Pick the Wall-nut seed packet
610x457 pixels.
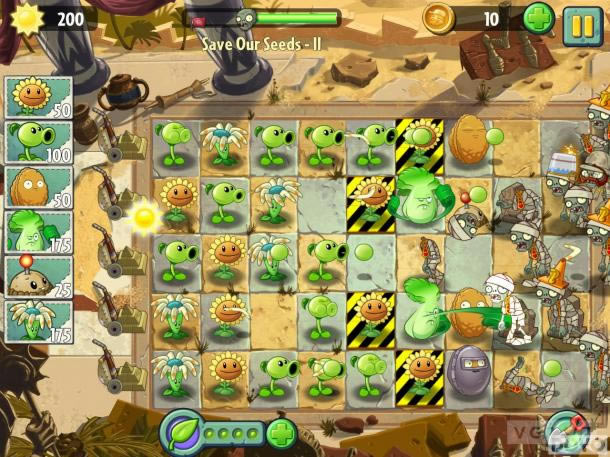[38, 187]
